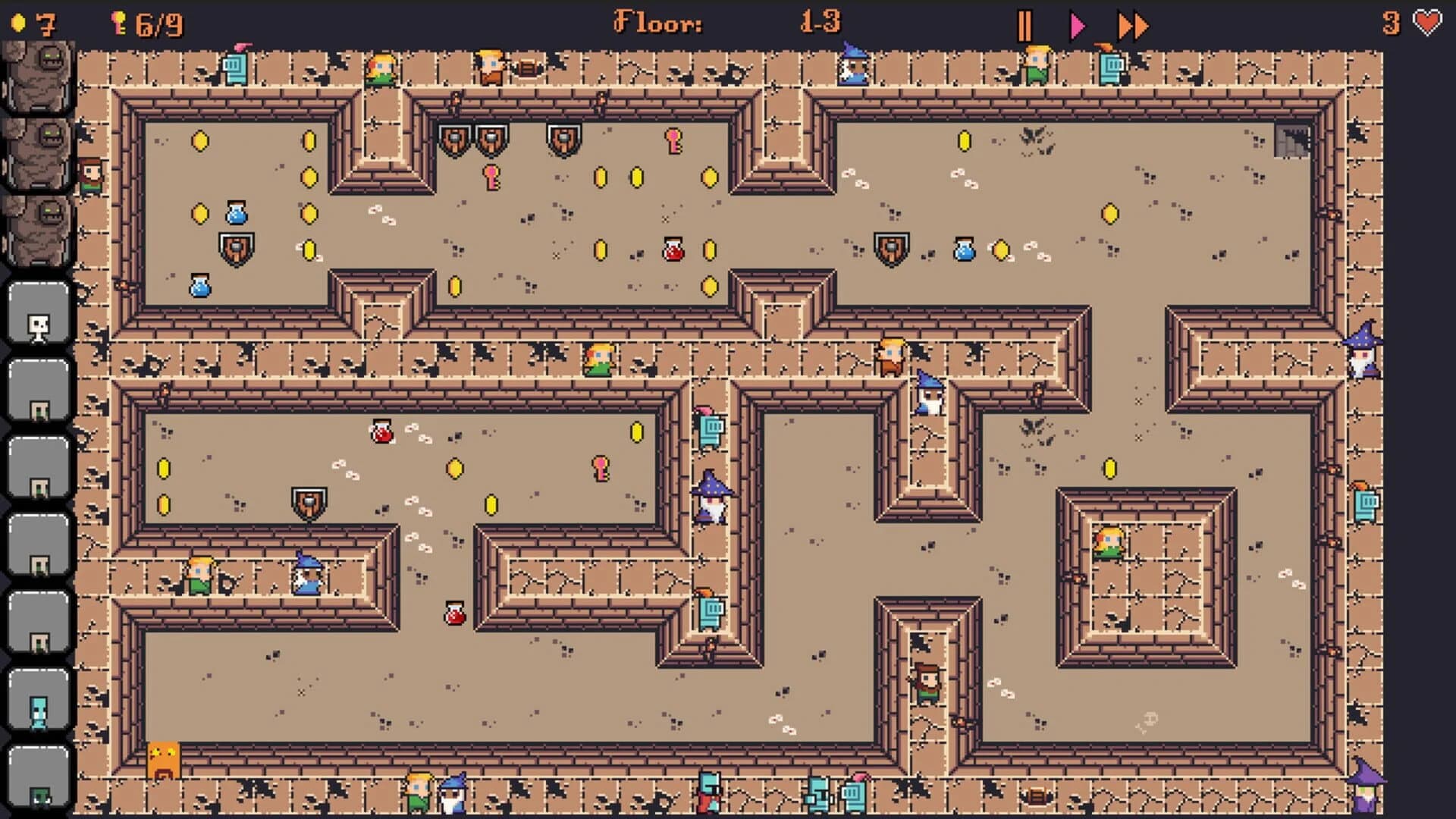
Task: Click the pink play arrow icon
Action: (x=1077, y=24)
